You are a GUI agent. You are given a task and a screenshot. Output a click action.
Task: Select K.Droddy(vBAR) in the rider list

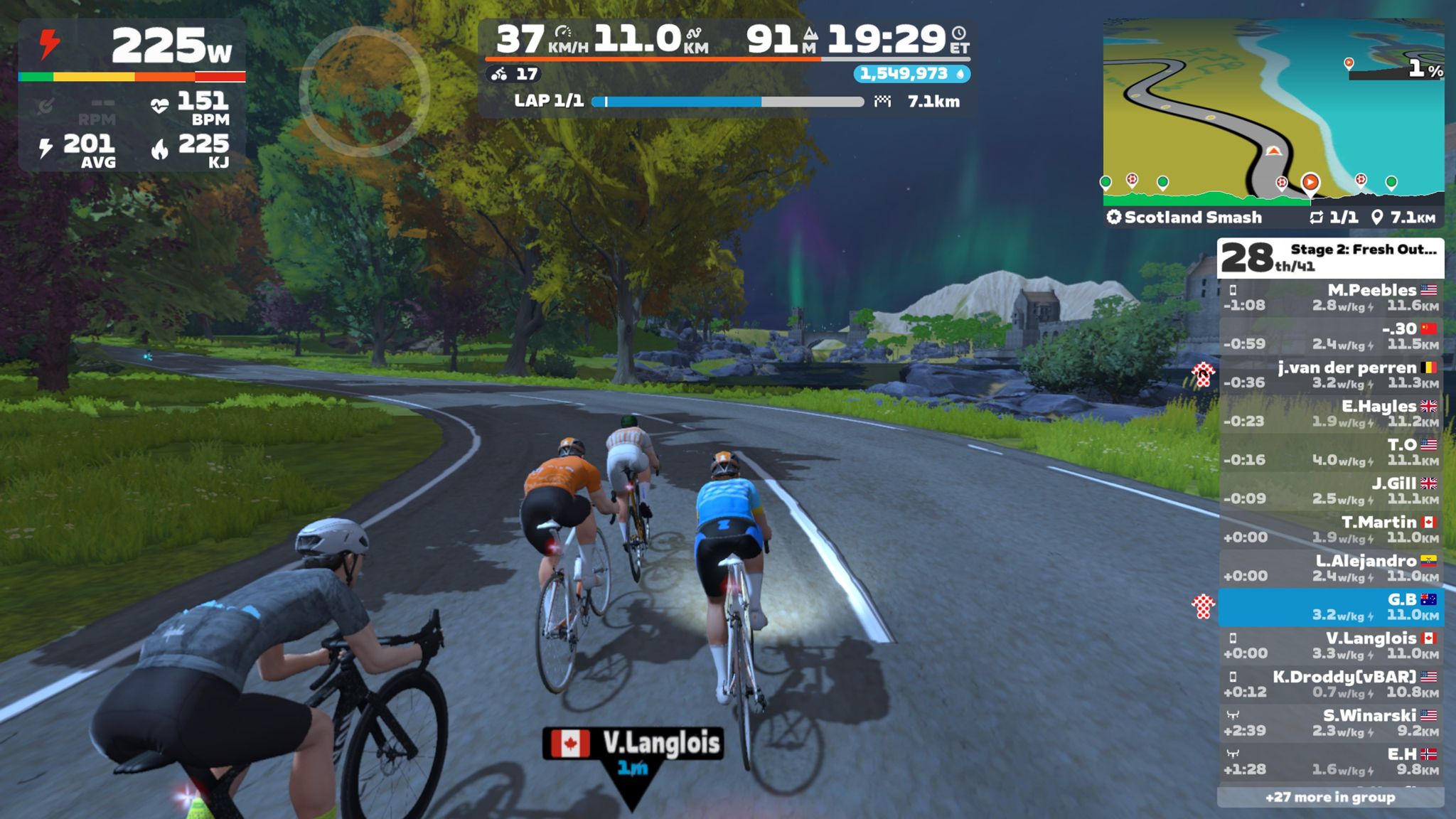(x=1331, y=685)
